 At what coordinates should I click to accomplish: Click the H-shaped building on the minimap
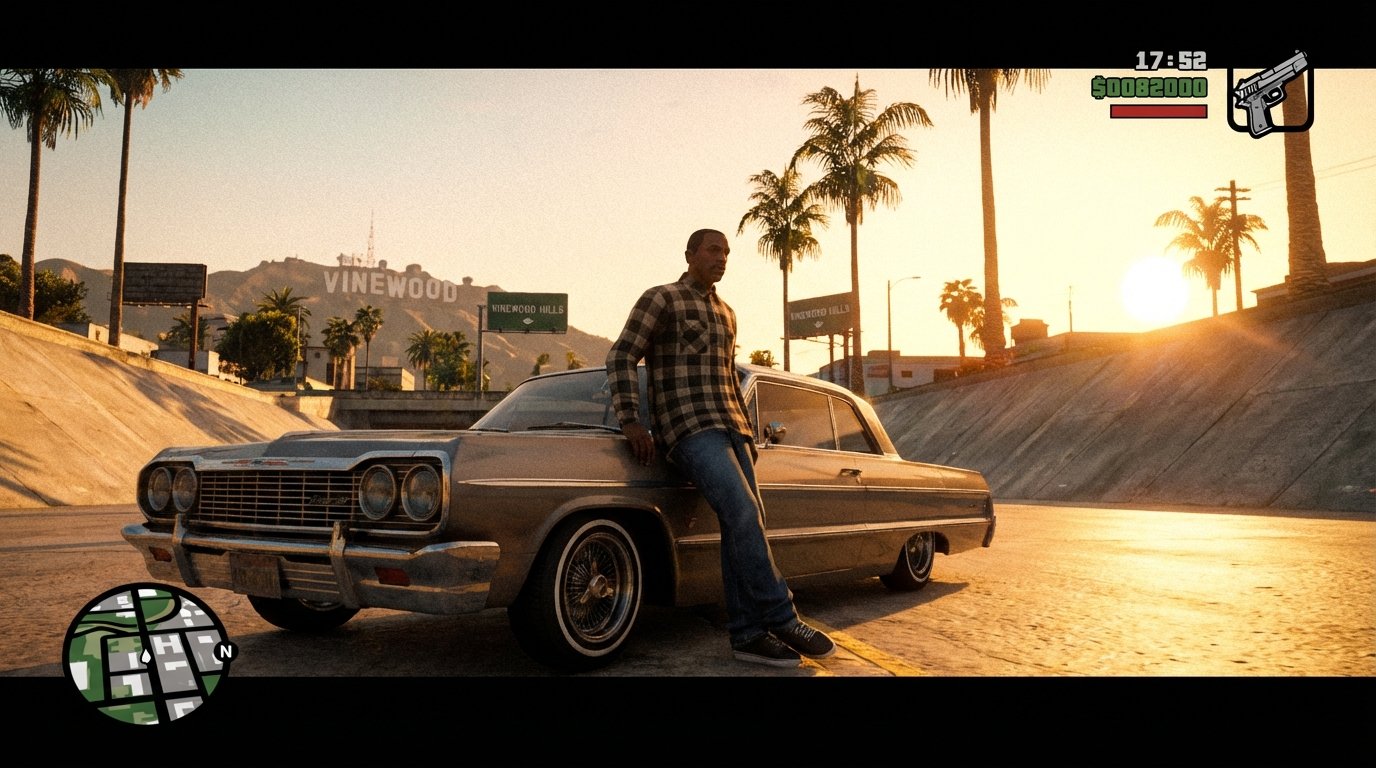167,643
